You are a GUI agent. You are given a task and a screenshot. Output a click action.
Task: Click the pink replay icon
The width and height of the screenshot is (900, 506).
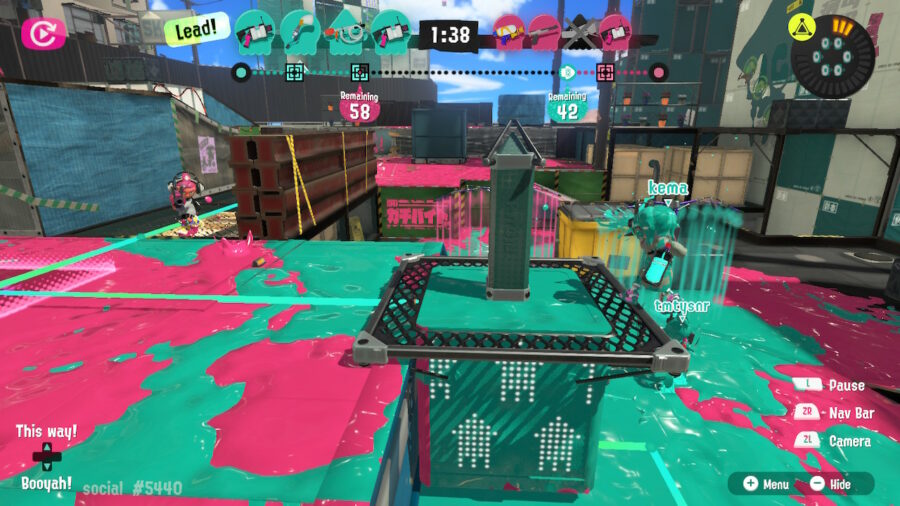click(x=43, y=34)
